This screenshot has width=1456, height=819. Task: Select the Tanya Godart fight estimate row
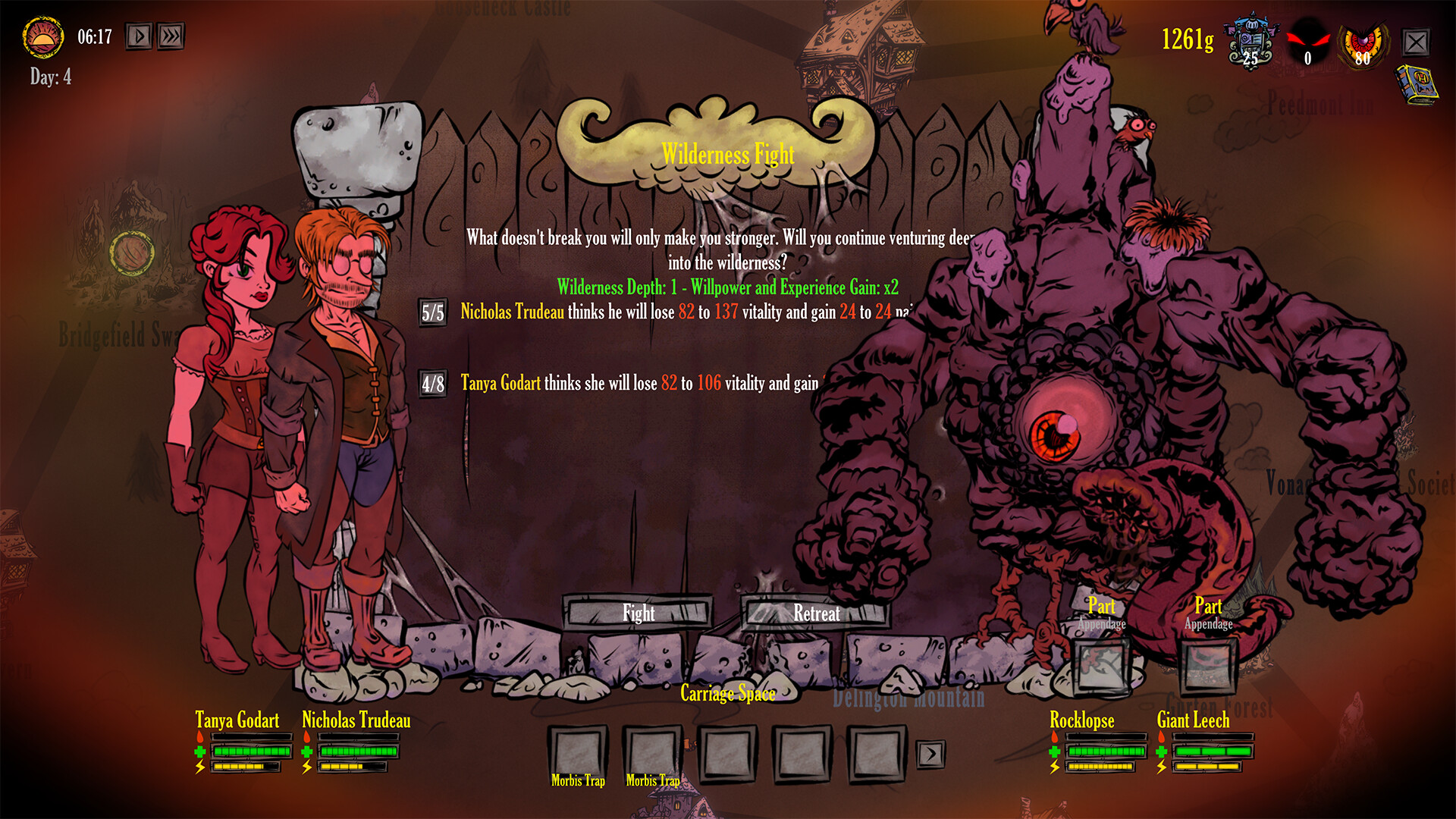coord(637,383)
